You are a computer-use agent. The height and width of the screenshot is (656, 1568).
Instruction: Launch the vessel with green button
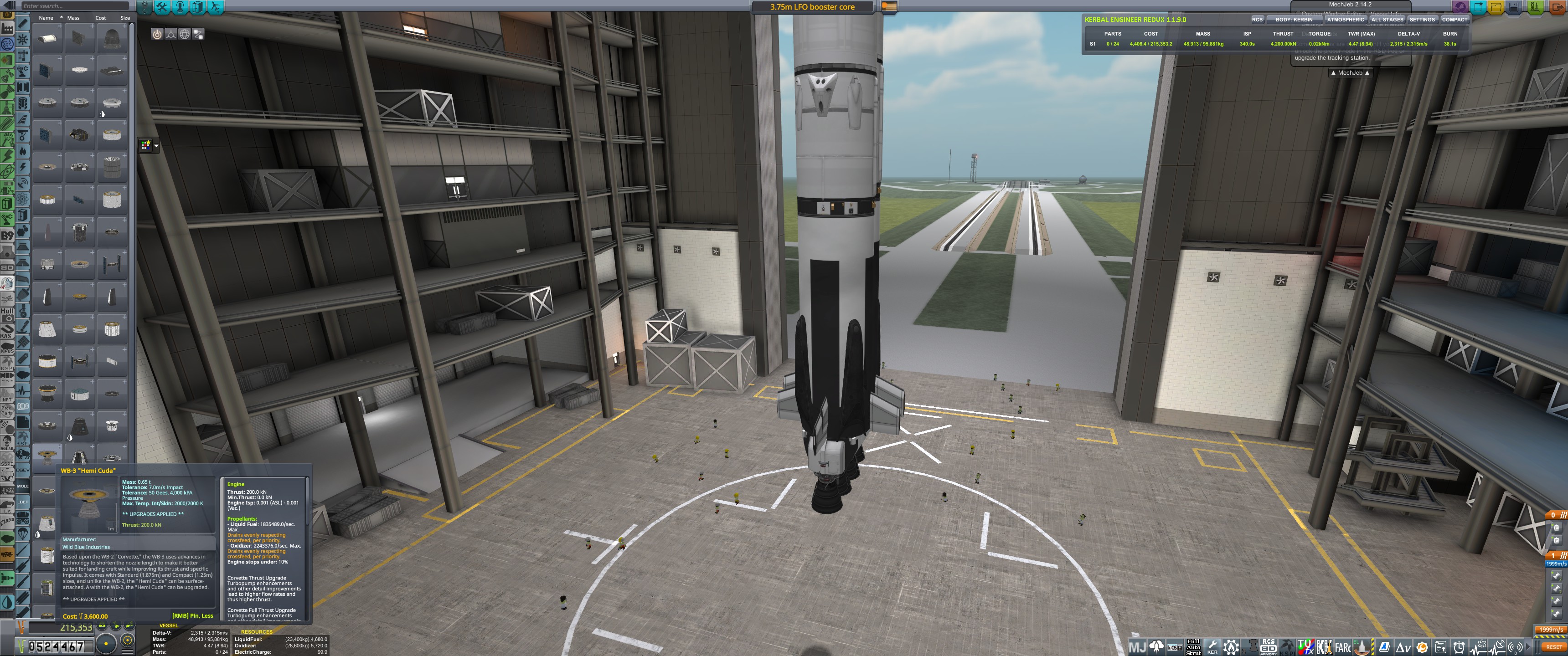[x=1535, y=7]
